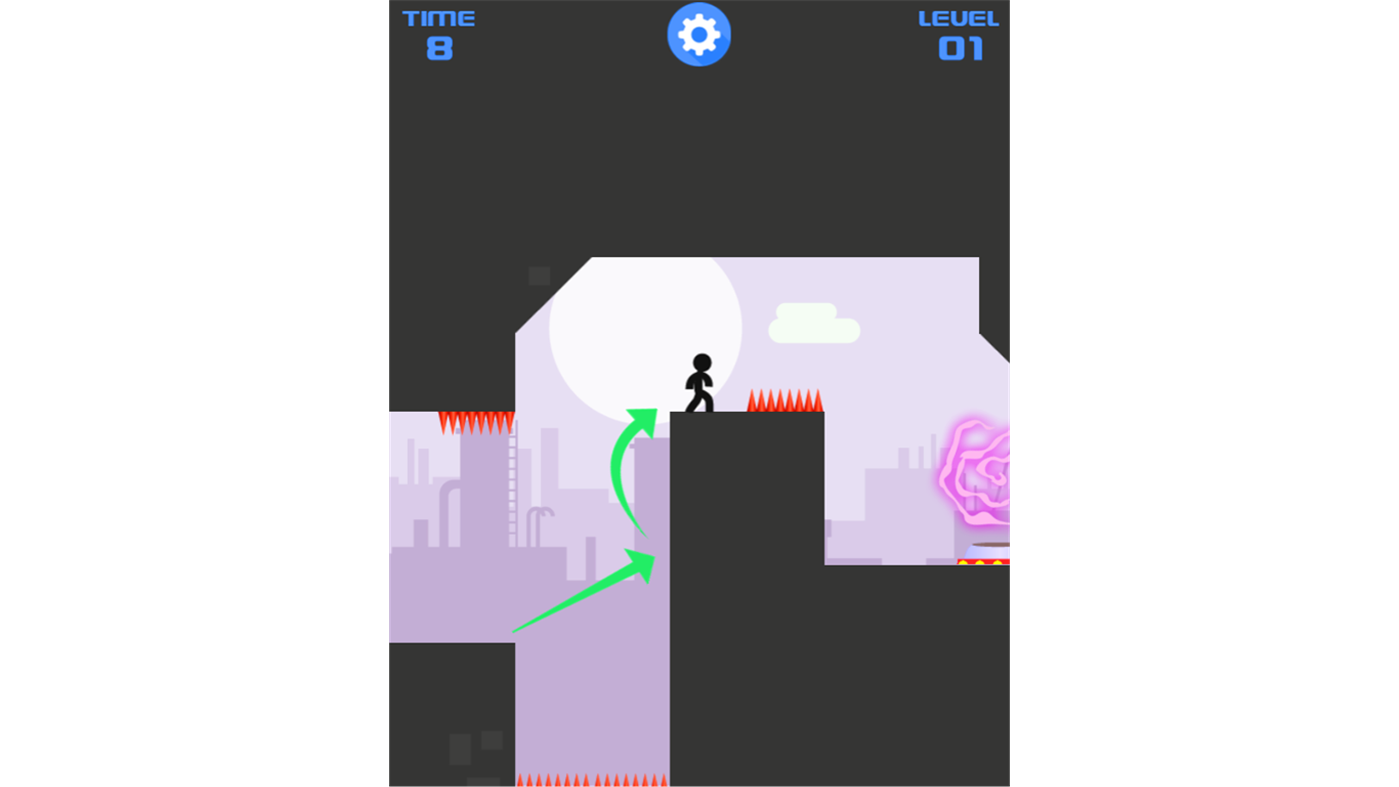
Task: Click the red spikes beside the stickman
Action: point(785,400)
